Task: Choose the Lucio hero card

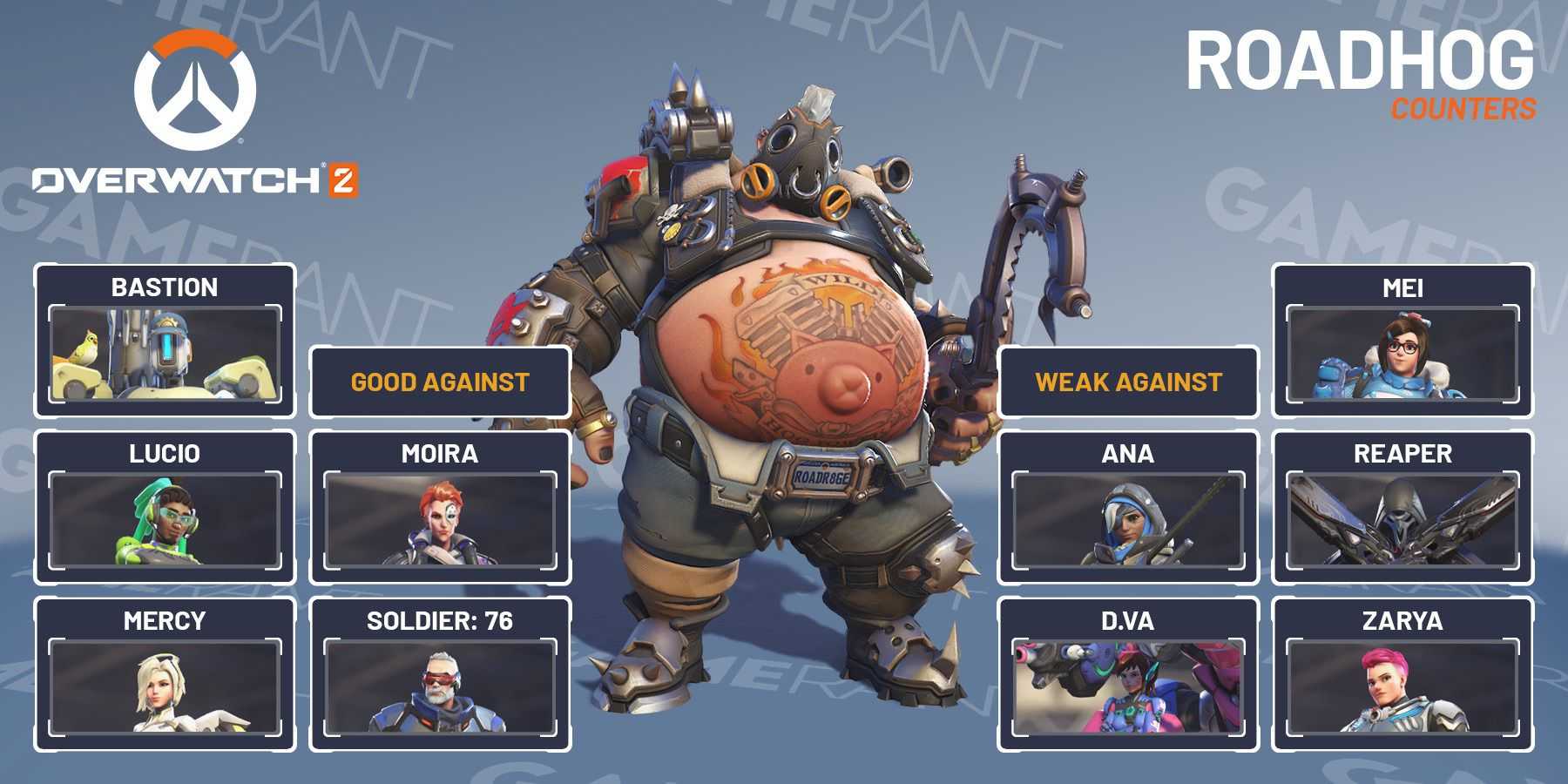Action: click(x=165, y=507)
